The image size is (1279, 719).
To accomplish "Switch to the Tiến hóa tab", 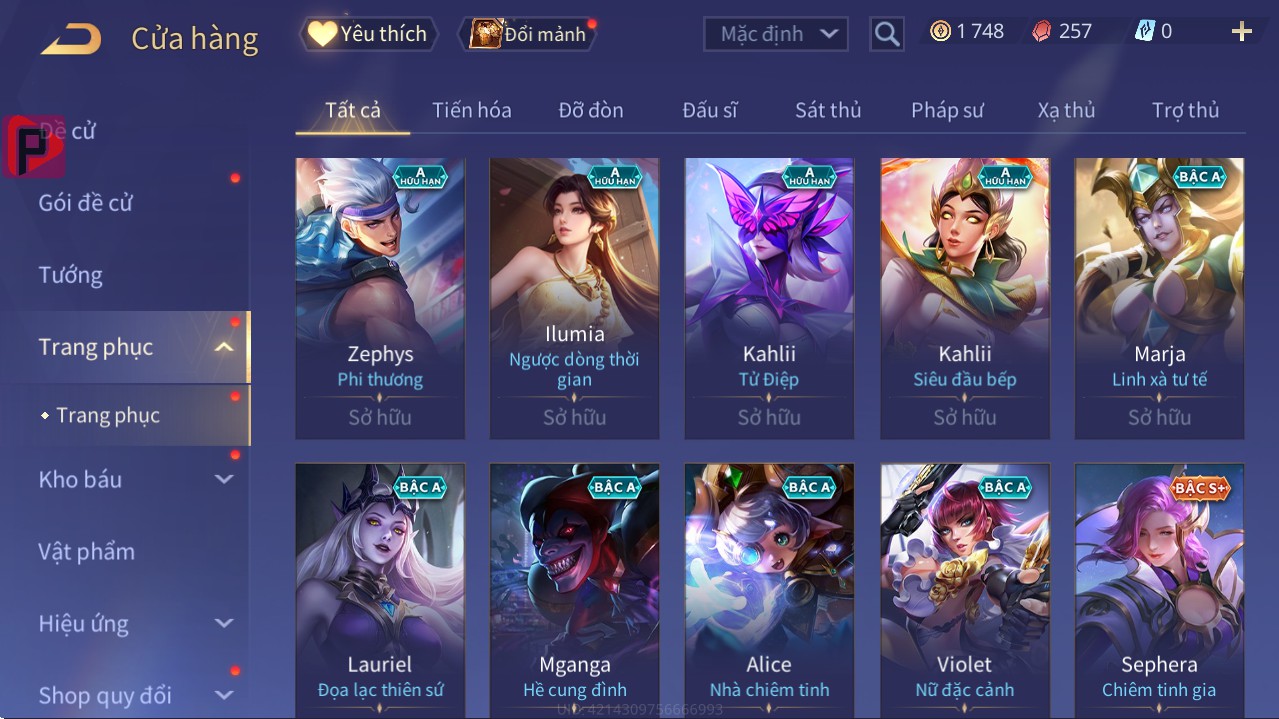I will [x=471, y=110].
